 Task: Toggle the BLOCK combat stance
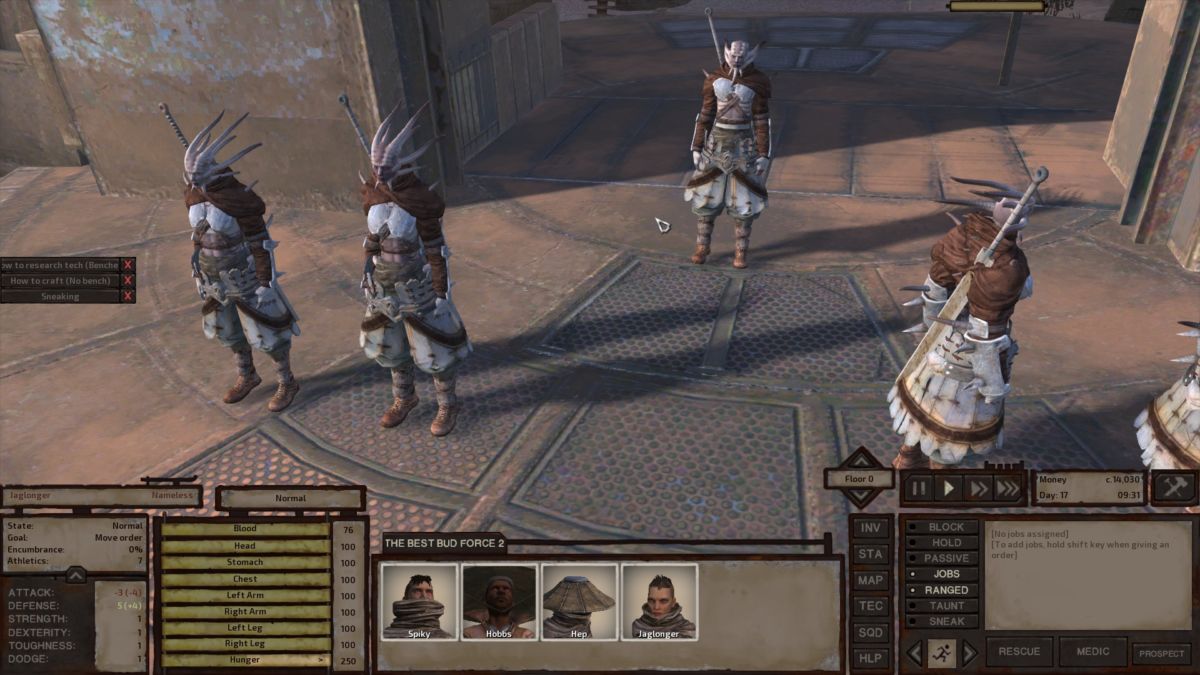tap(945, 527)
